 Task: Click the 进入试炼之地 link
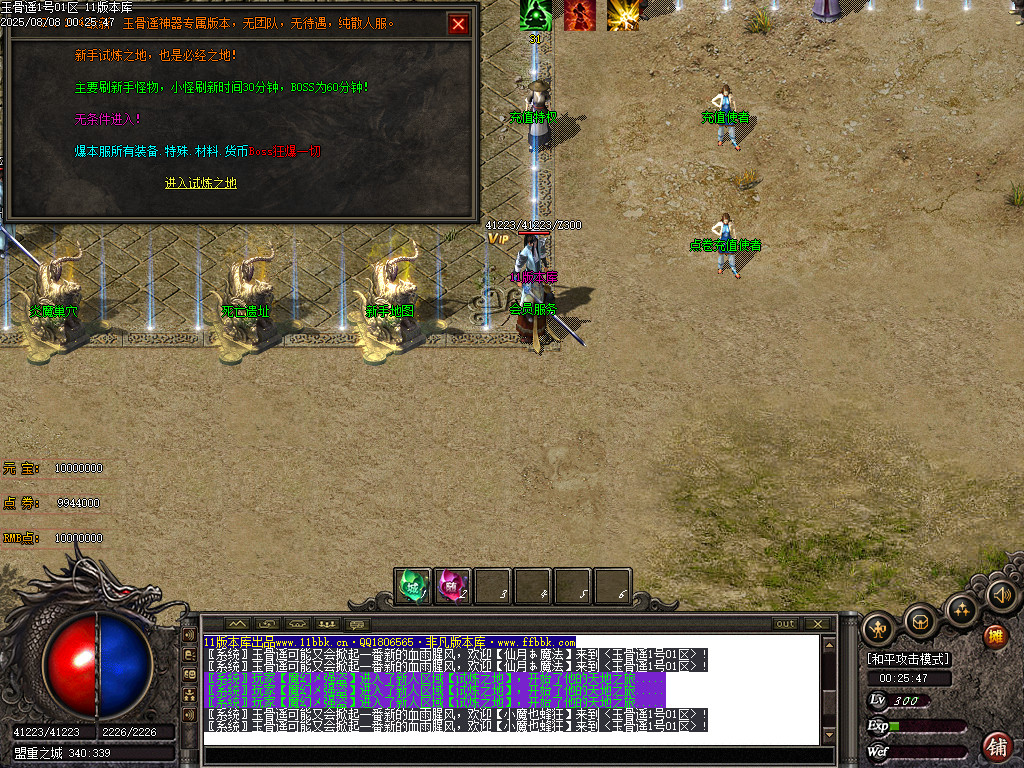click(201, 183)
